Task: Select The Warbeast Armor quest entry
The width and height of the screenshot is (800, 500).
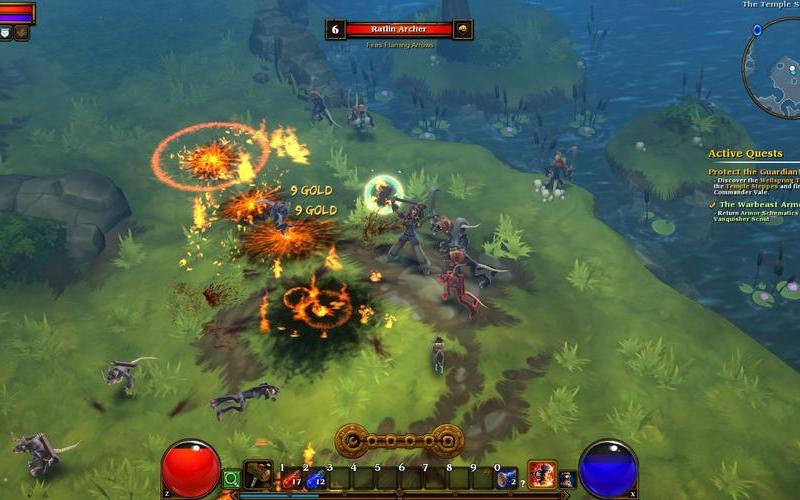Action: pos(758,204)
